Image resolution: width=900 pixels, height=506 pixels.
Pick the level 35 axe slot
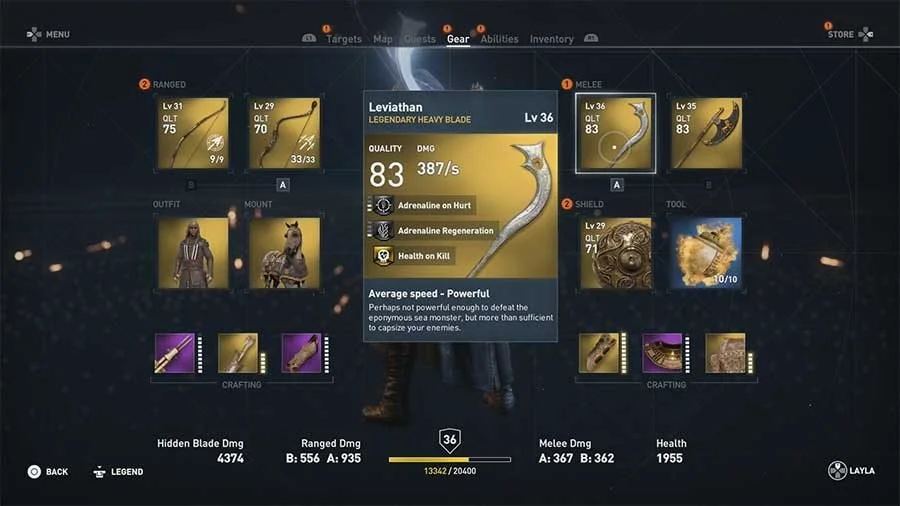706,133
